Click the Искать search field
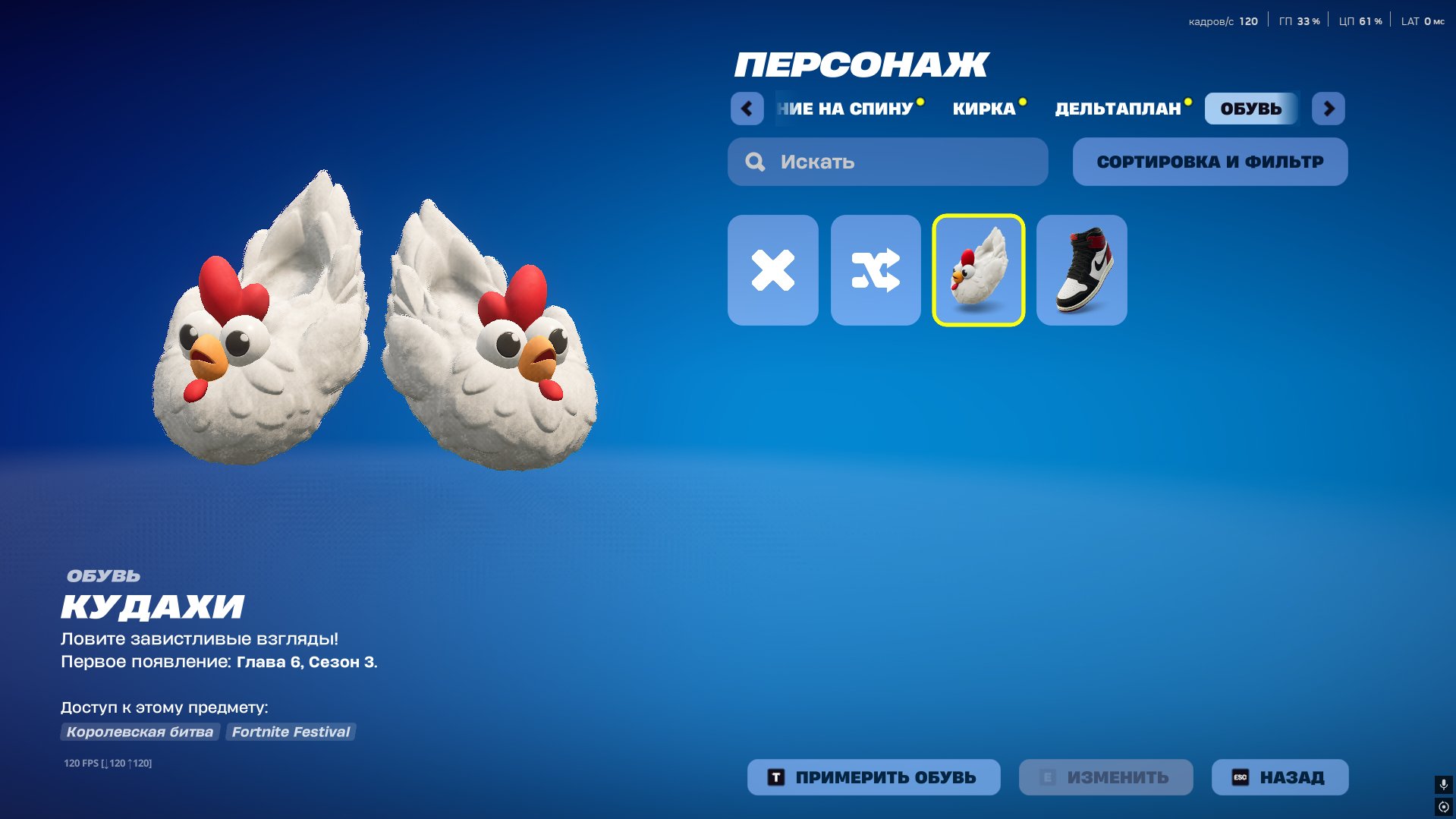 [x=888, y=162]
